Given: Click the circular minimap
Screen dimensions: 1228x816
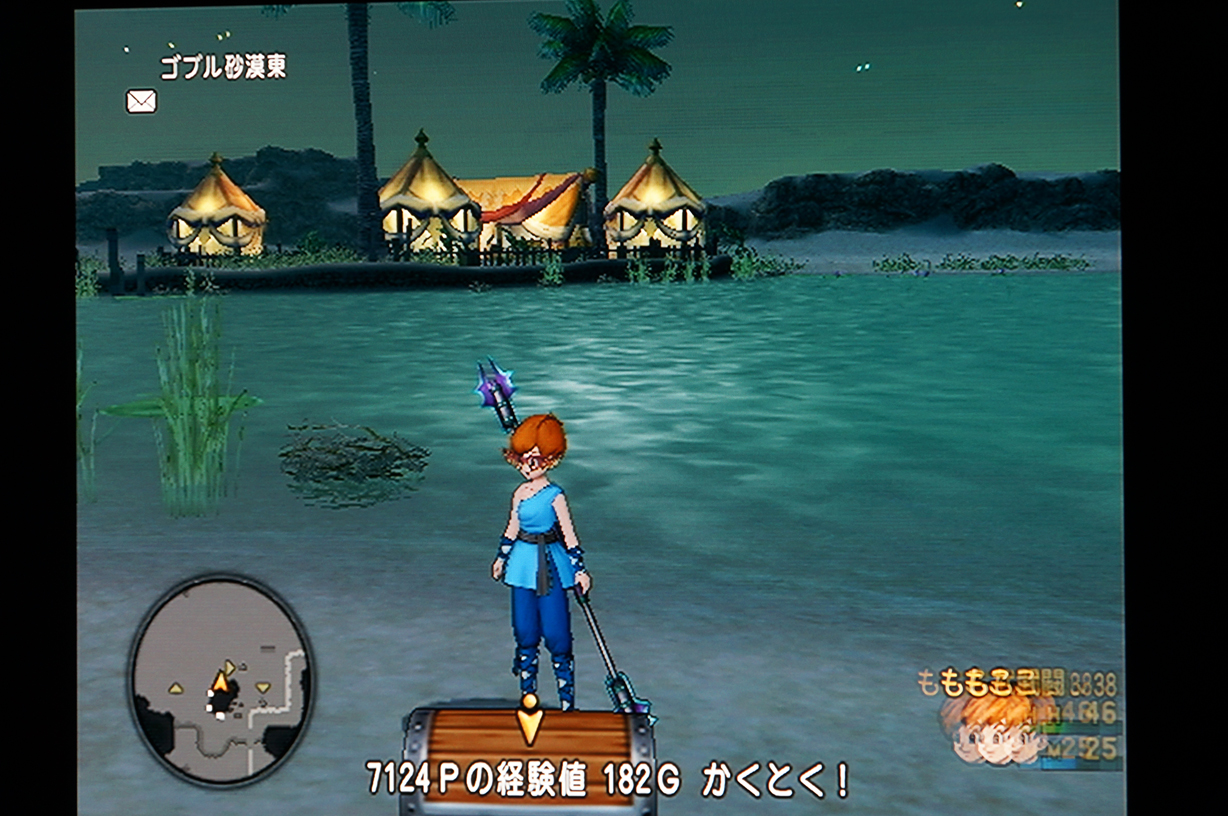Looking at the screenshot, I should click(221, 680).
